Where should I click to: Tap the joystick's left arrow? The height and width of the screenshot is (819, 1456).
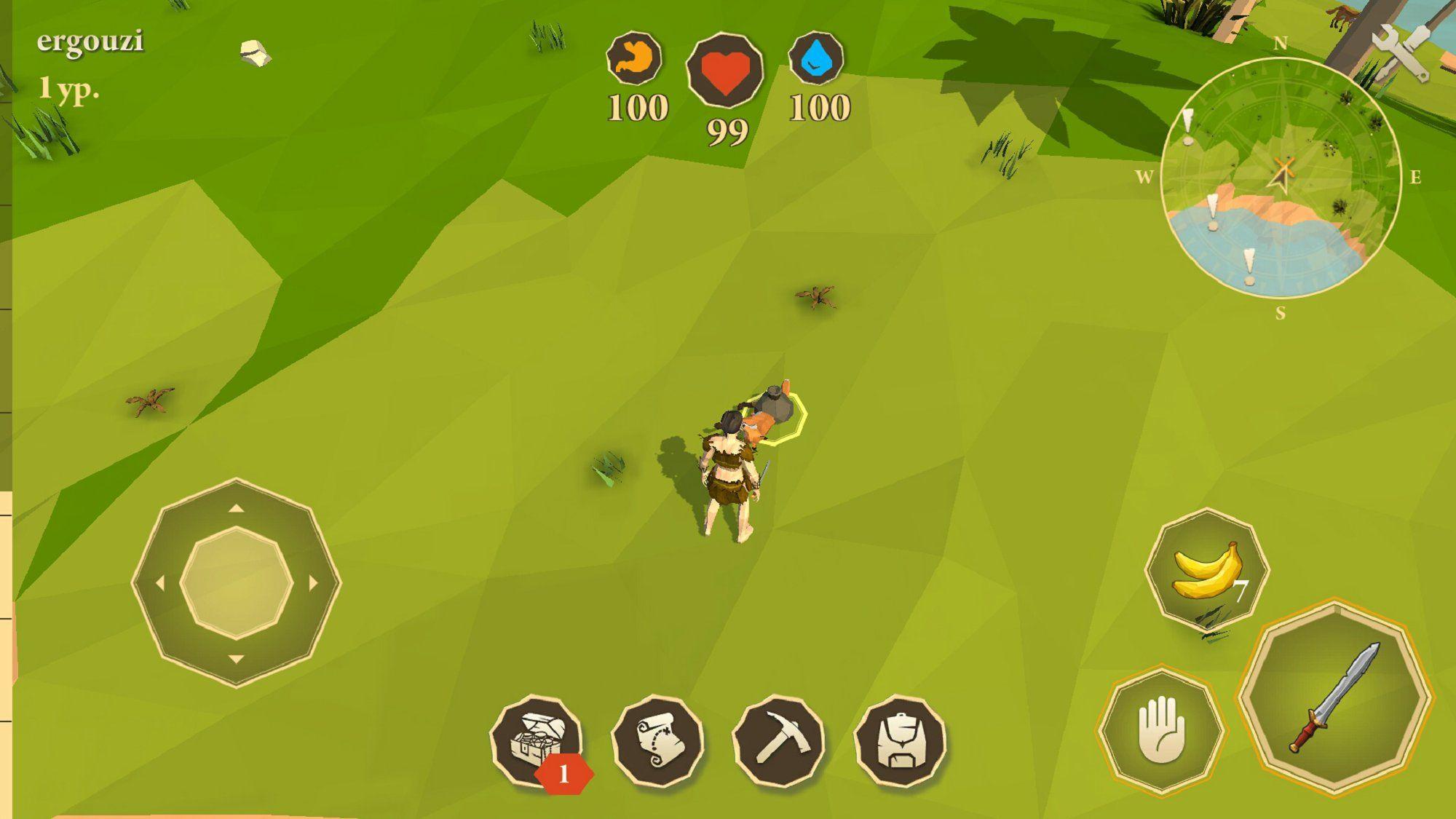coord(159,582)
